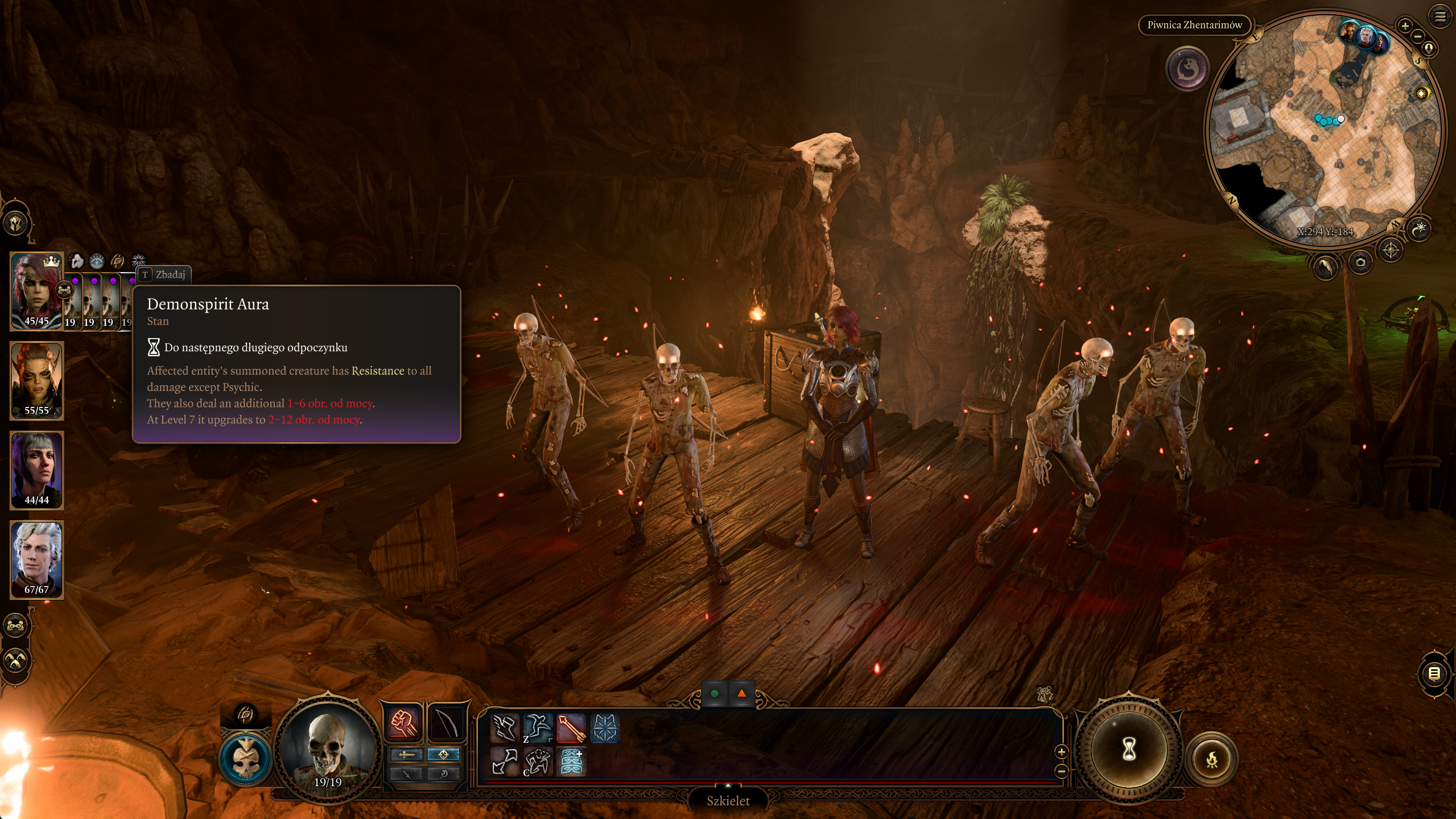
Task: Zoom in the minimap with plus
Action: [1405, 26]
